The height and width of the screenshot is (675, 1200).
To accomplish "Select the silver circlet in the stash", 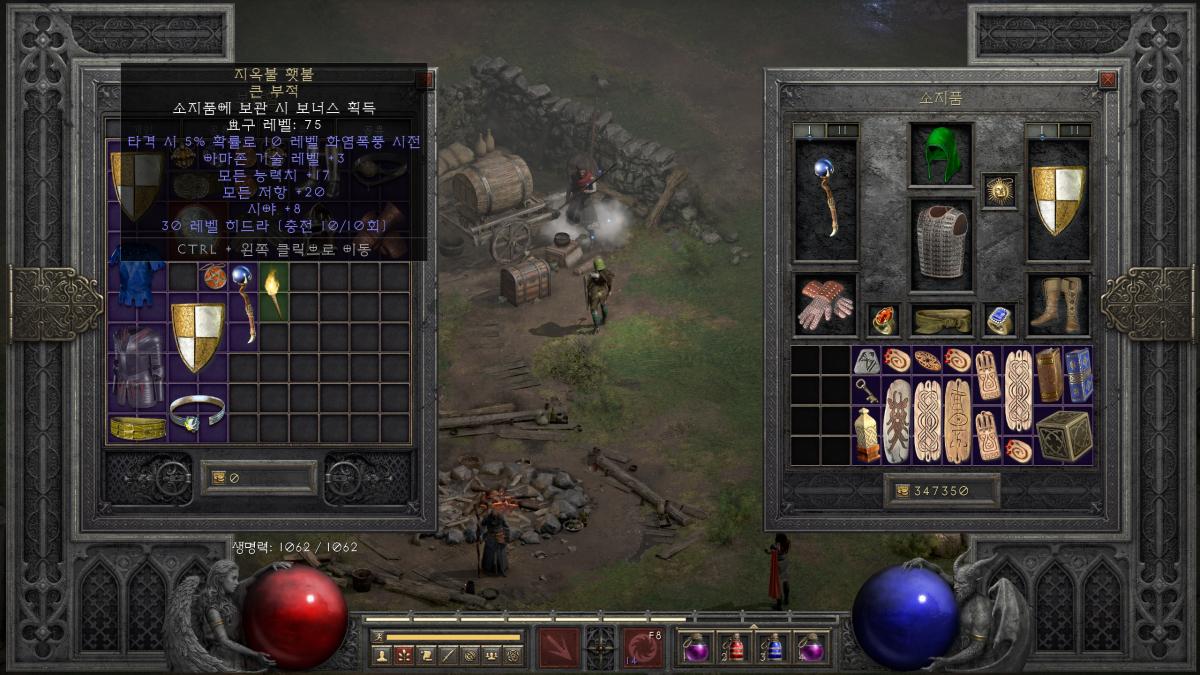I will pos(197,412).
